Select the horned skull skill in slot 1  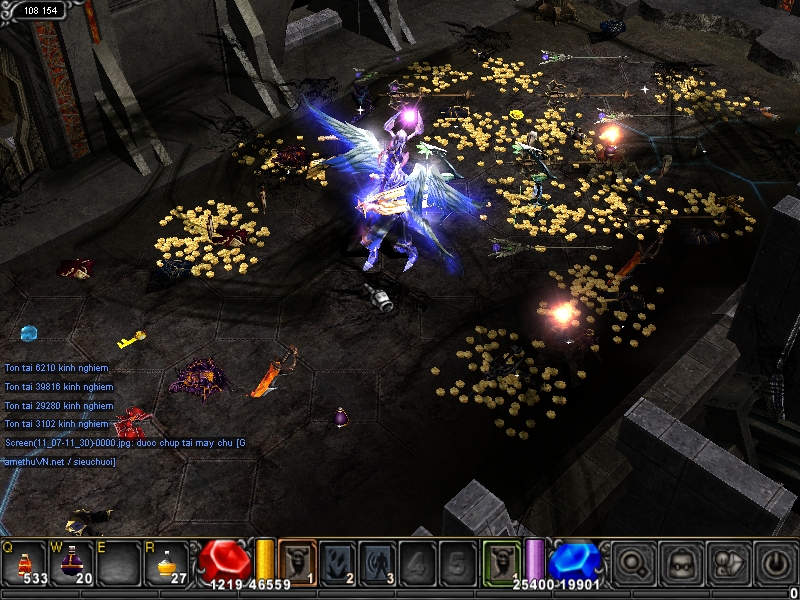pos(297,562)
